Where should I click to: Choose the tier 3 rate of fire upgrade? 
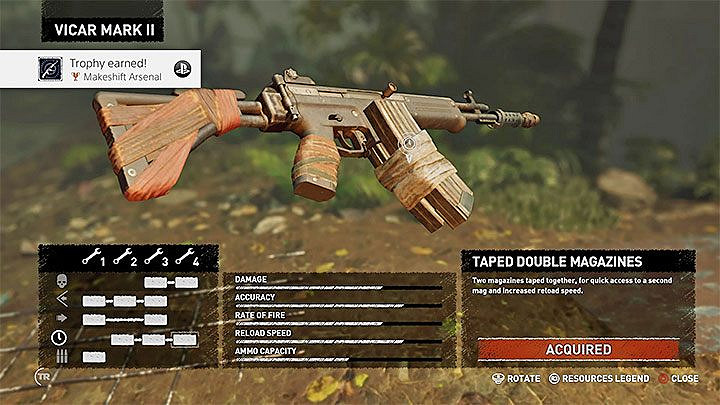(155, 320)
